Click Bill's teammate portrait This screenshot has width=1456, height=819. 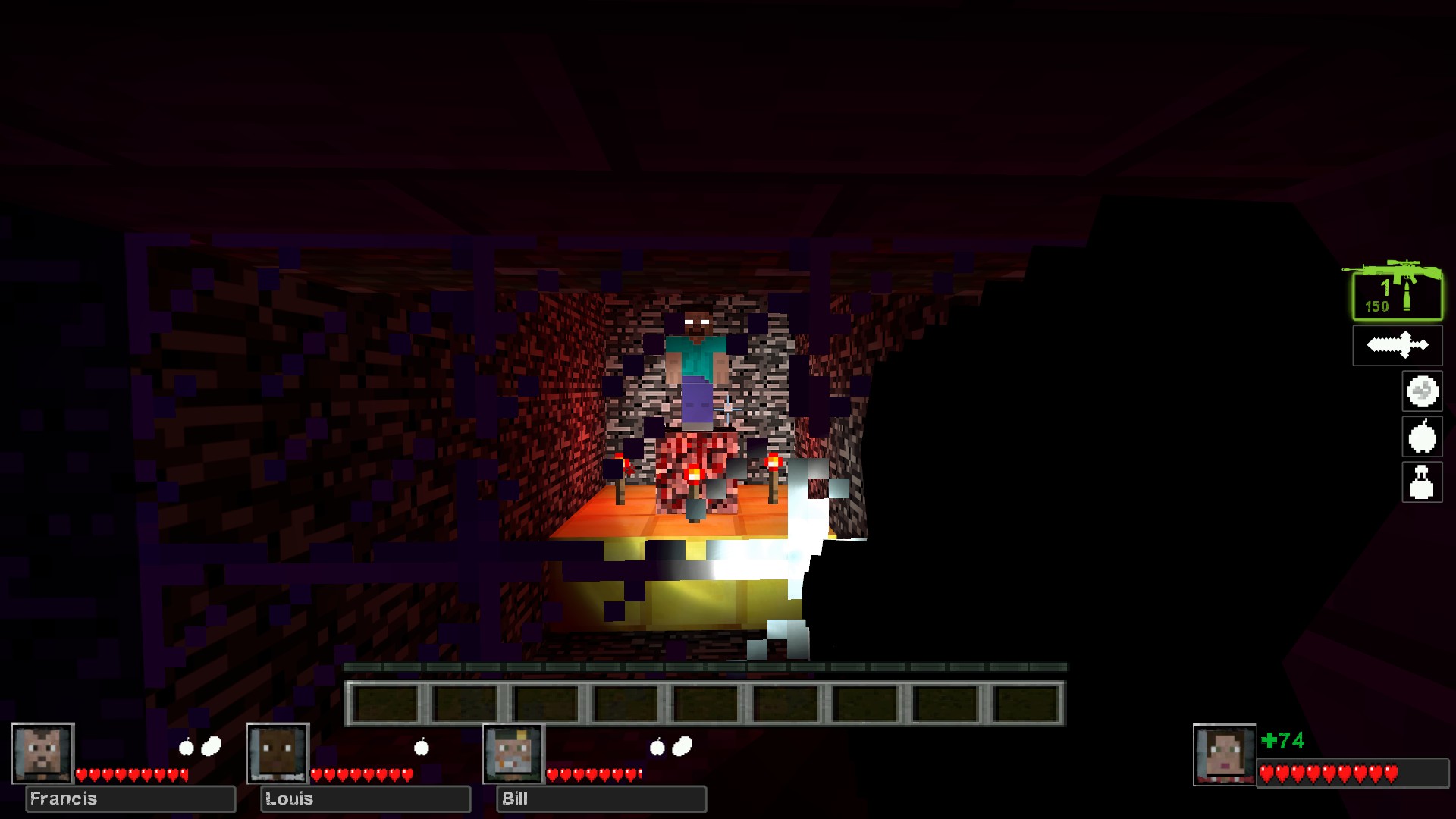click(514, 753)
